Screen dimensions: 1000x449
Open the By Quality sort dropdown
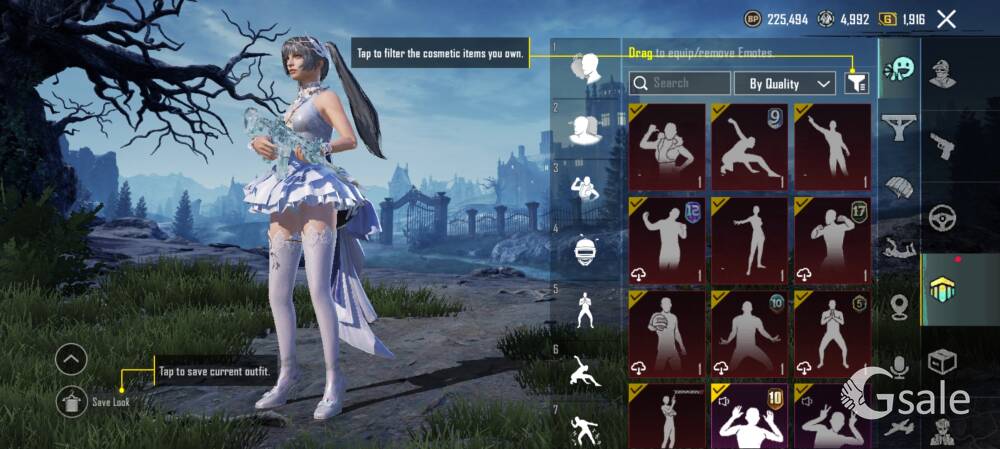coord(785,83)
